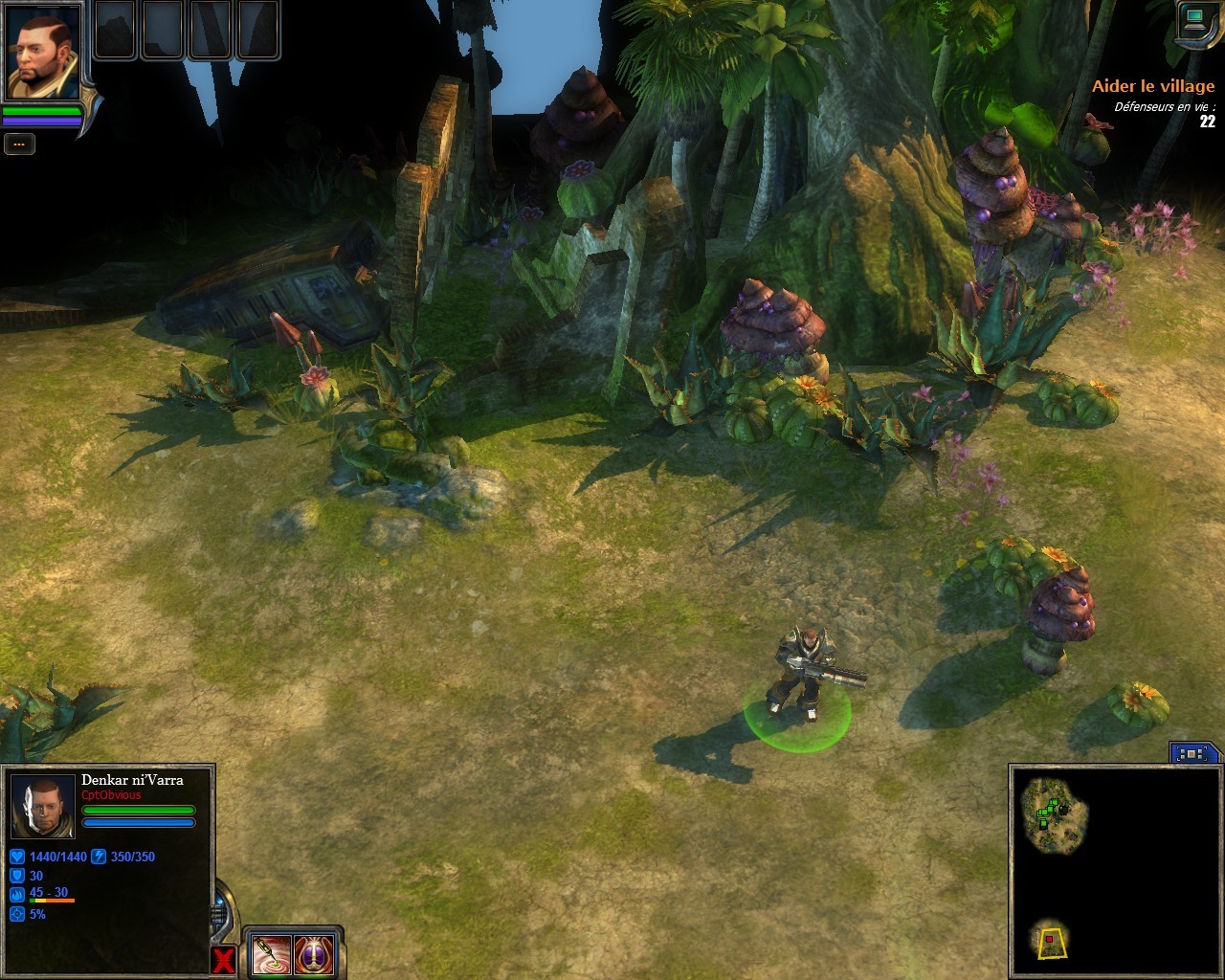Open the Aider le village objective tracker
1225x980 pixels.
coord(1153,86)
